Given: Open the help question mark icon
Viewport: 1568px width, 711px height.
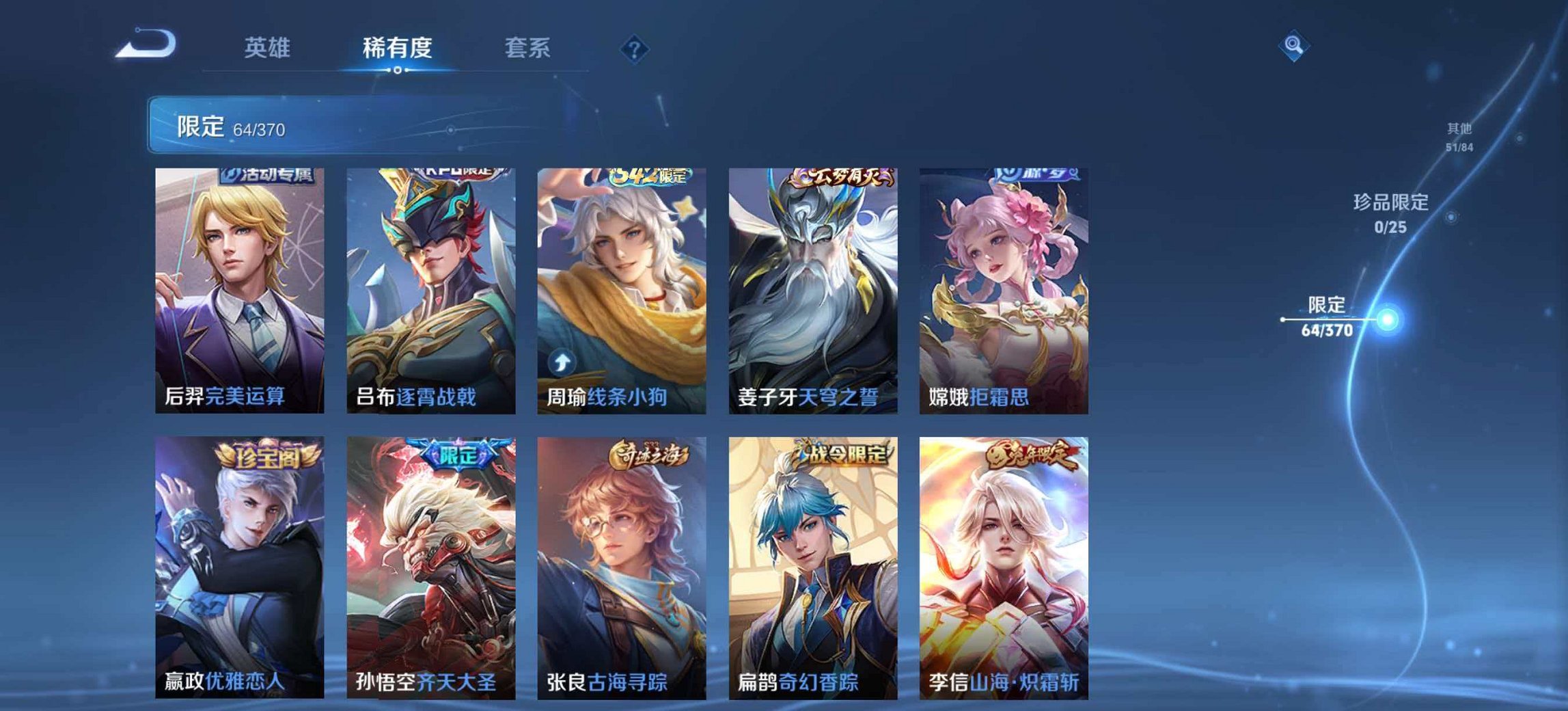Looking at the screenshot, I should tap(635, 48).
